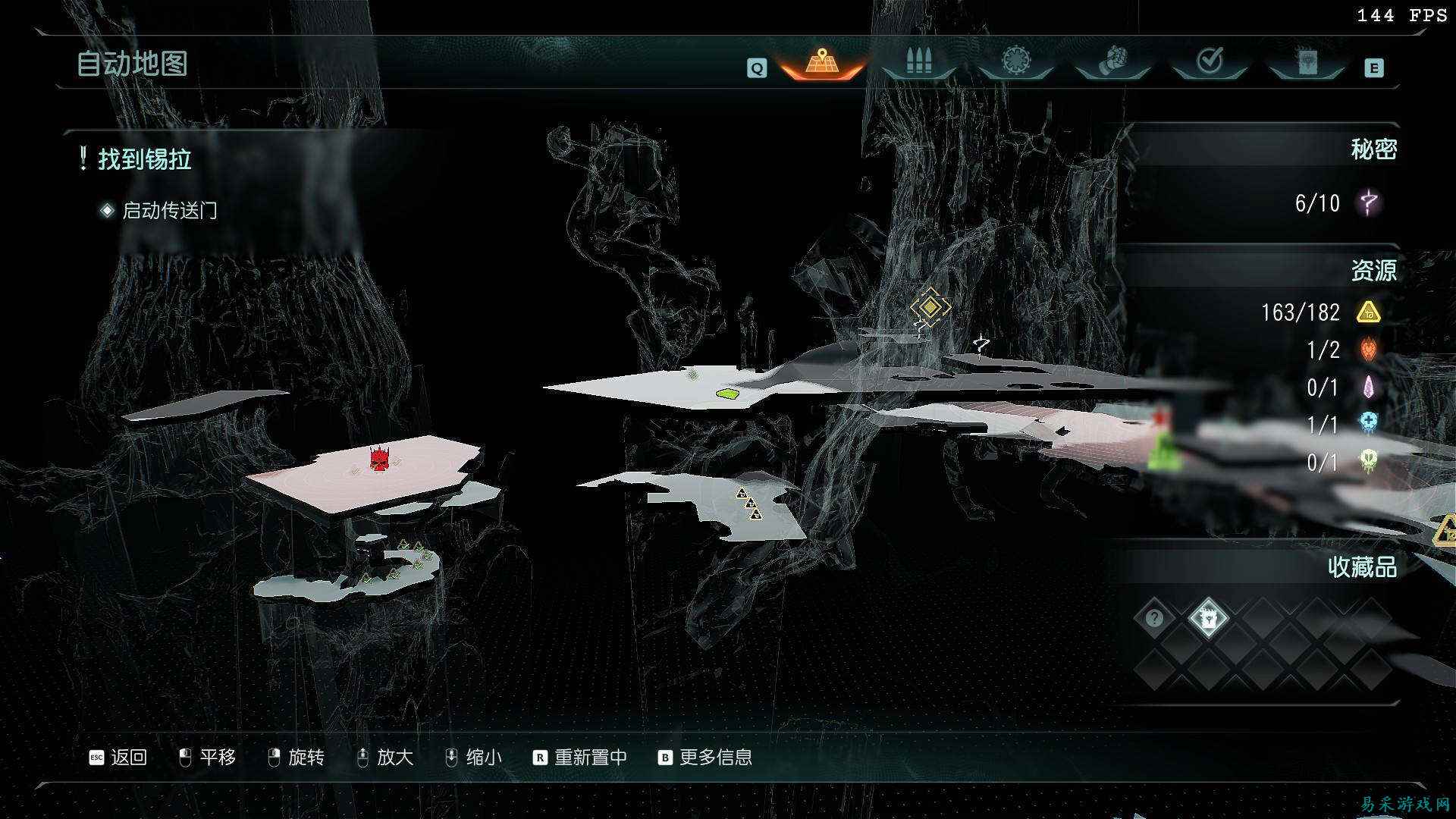Click the 返回 back button
Viewport: 1456px width, 819px height.
118,757
